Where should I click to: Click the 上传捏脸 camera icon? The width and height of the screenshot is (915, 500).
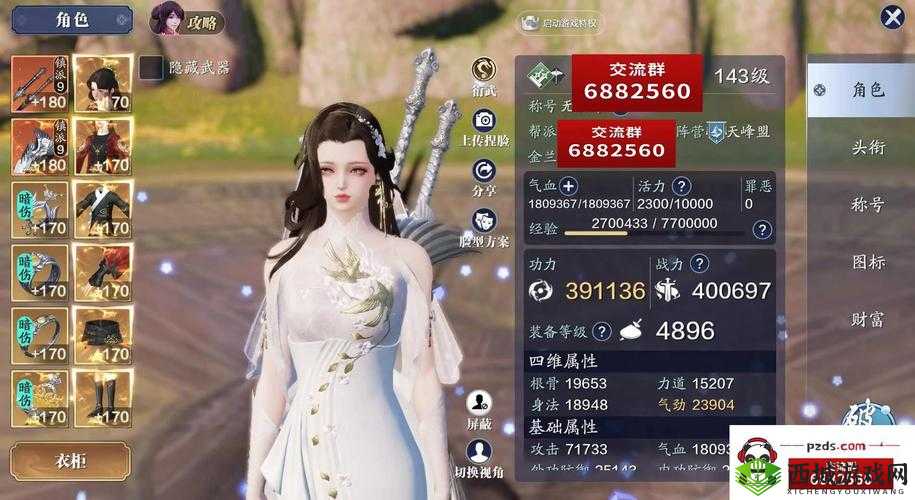point(485,121)
